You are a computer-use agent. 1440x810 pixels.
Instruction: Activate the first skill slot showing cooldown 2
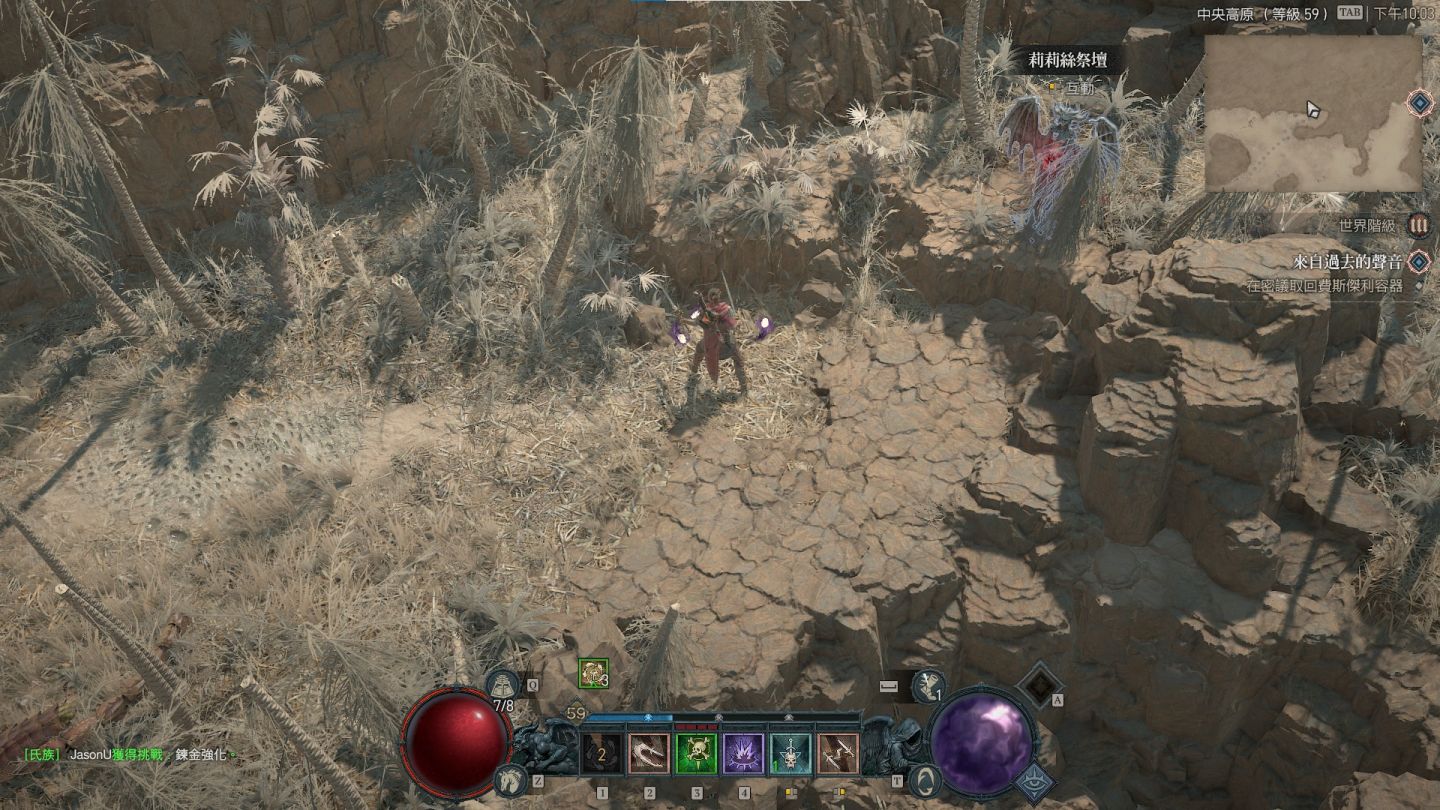point(602,754)
